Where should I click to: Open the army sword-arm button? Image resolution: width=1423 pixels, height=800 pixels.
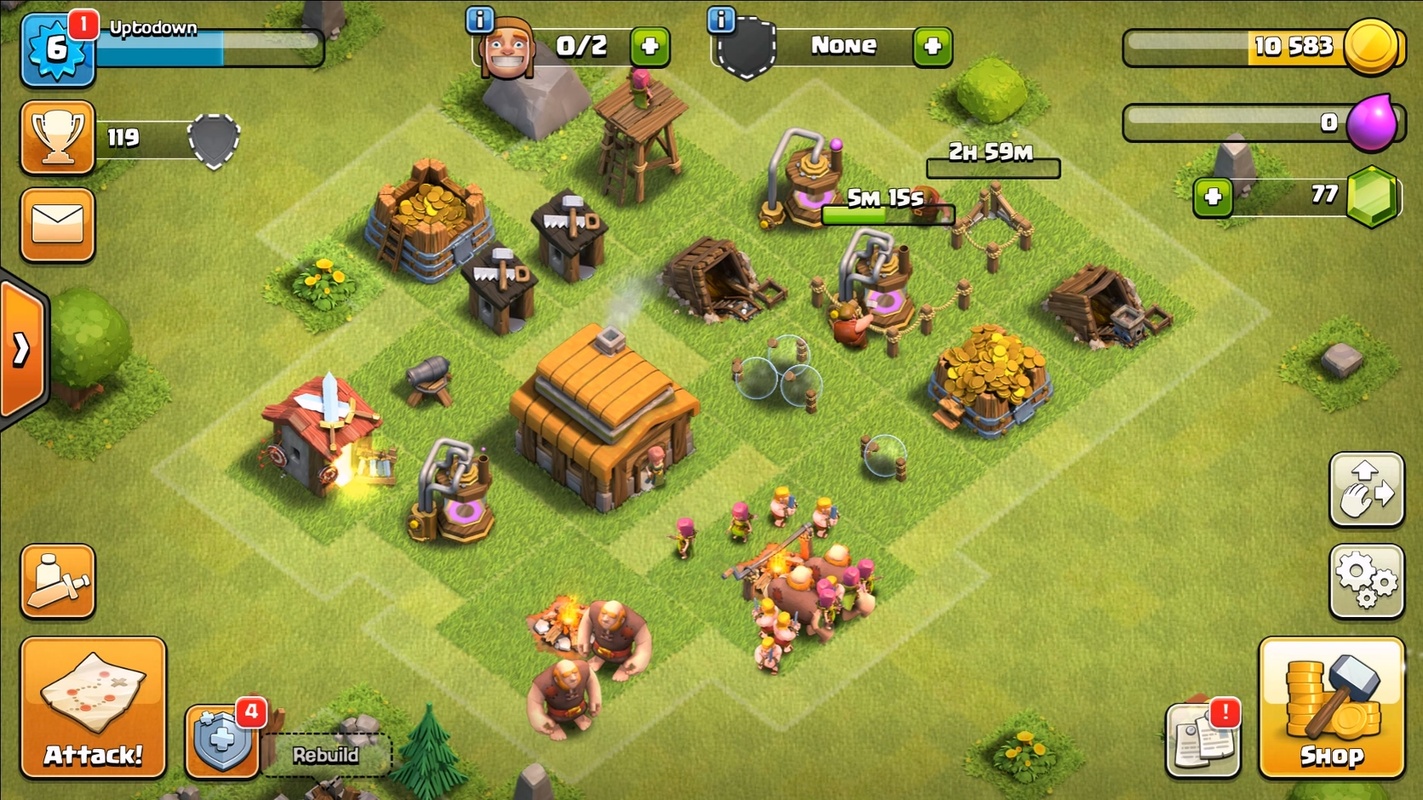pos(57,581)
